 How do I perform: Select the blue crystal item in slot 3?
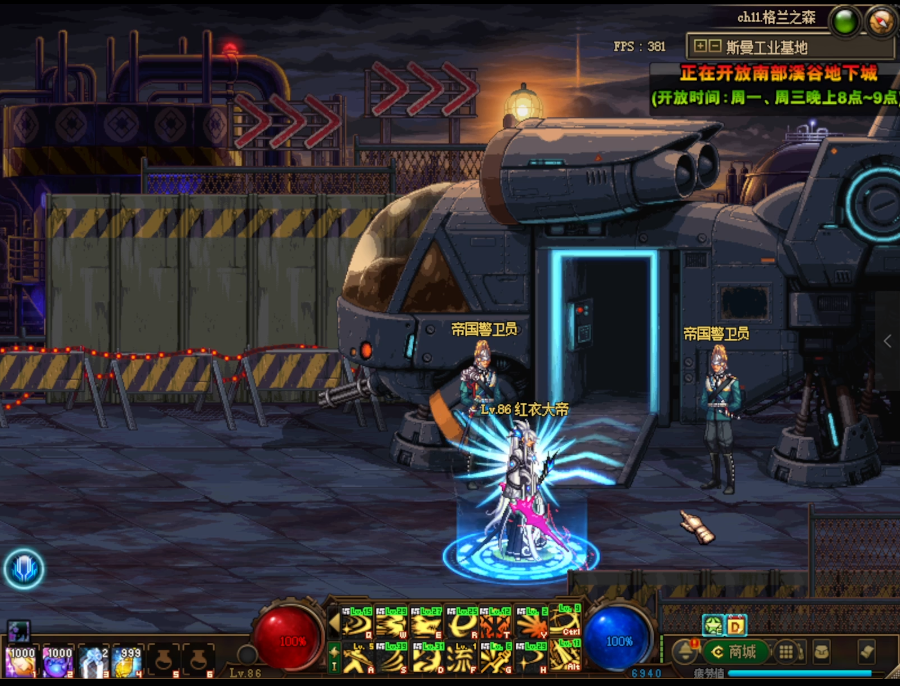click(x=93, y=661)
